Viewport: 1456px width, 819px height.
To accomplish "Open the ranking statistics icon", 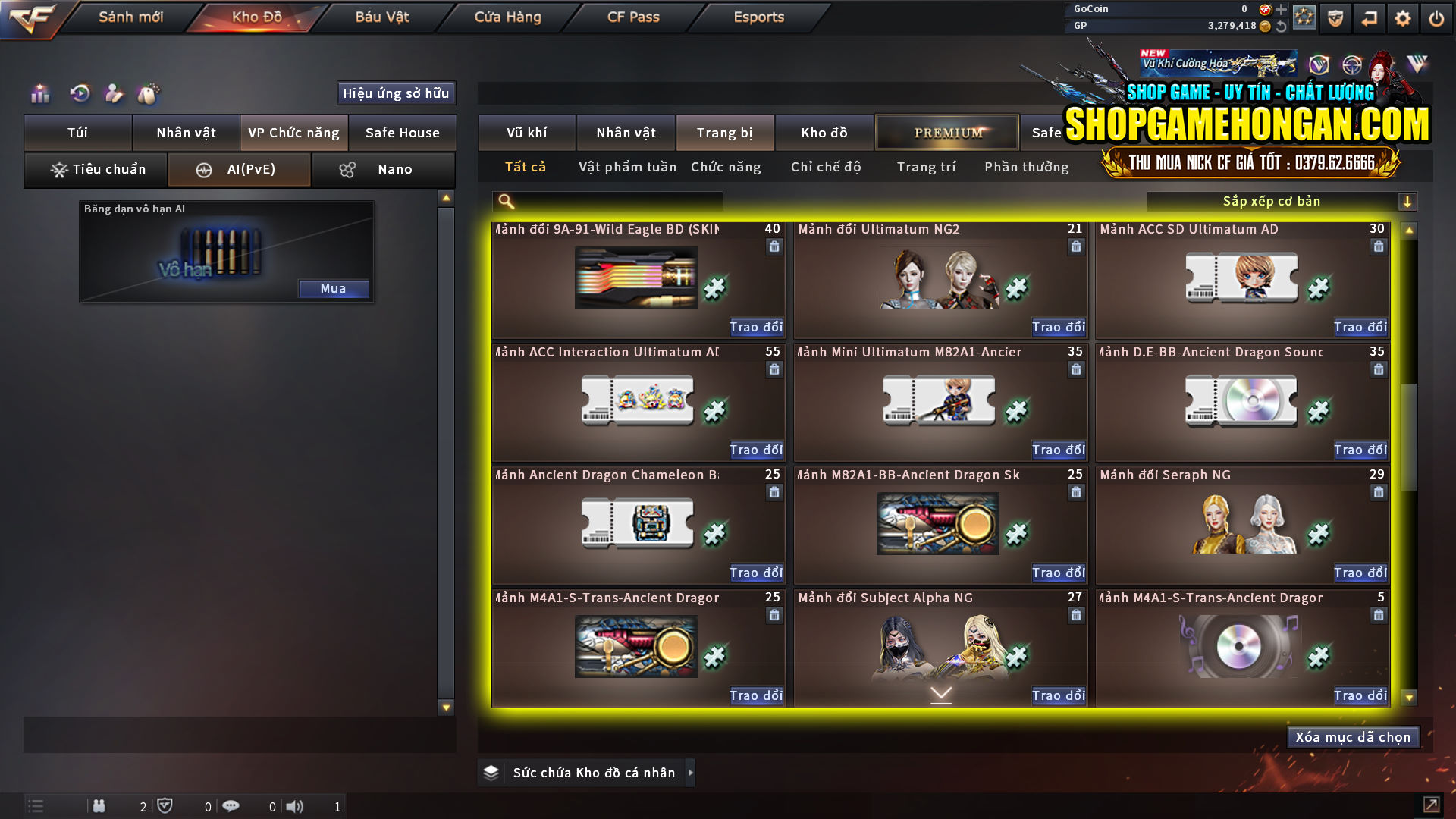I will [39, 94].
